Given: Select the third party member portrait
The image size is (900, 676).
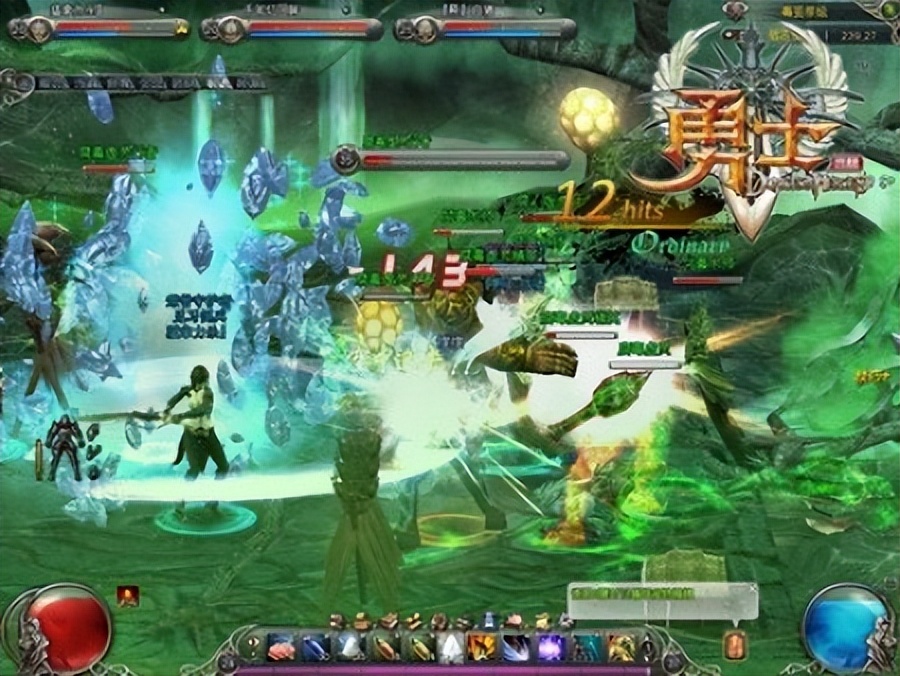Looking at the screenshot, I should point(425,29).
